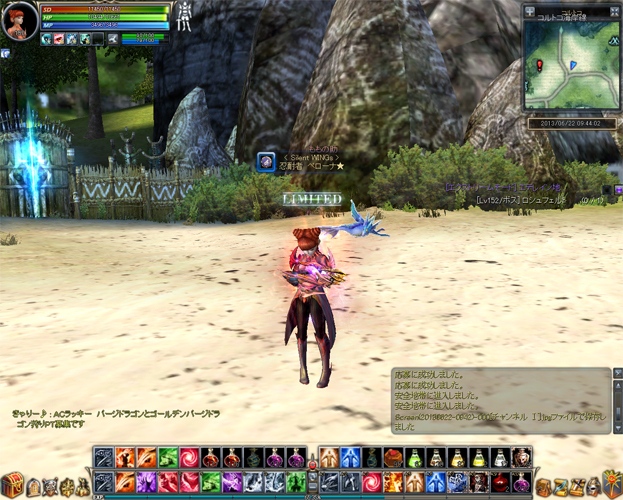Choose the first active buff icon under MP bar
Image resolution: width=623 pixels, height=500 pixels.
click(x=47, y=39)
